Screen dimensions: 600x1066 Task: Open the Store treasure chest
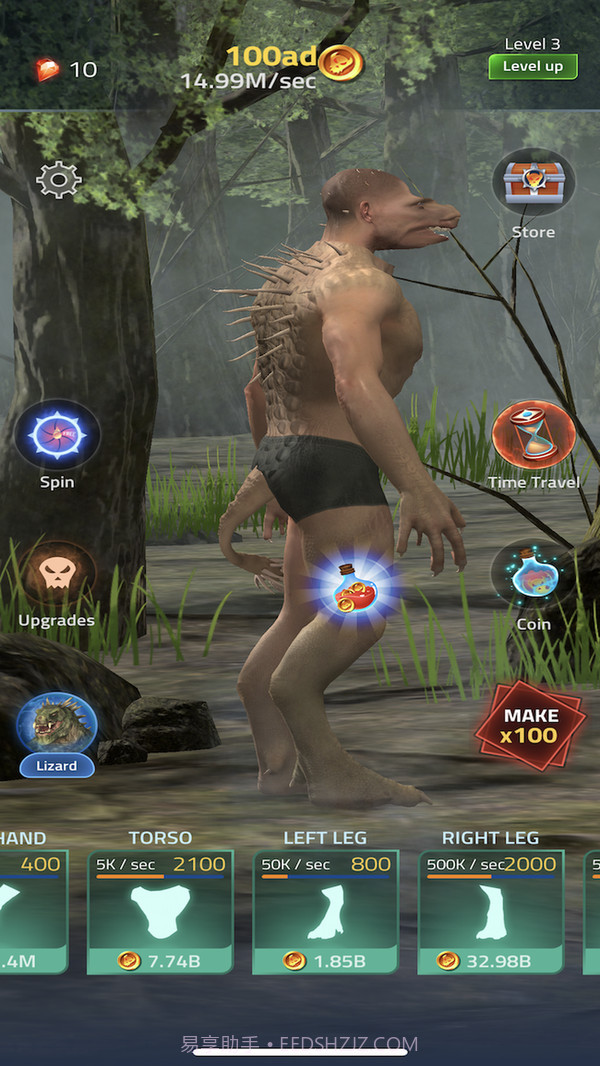tap(533, 184)
